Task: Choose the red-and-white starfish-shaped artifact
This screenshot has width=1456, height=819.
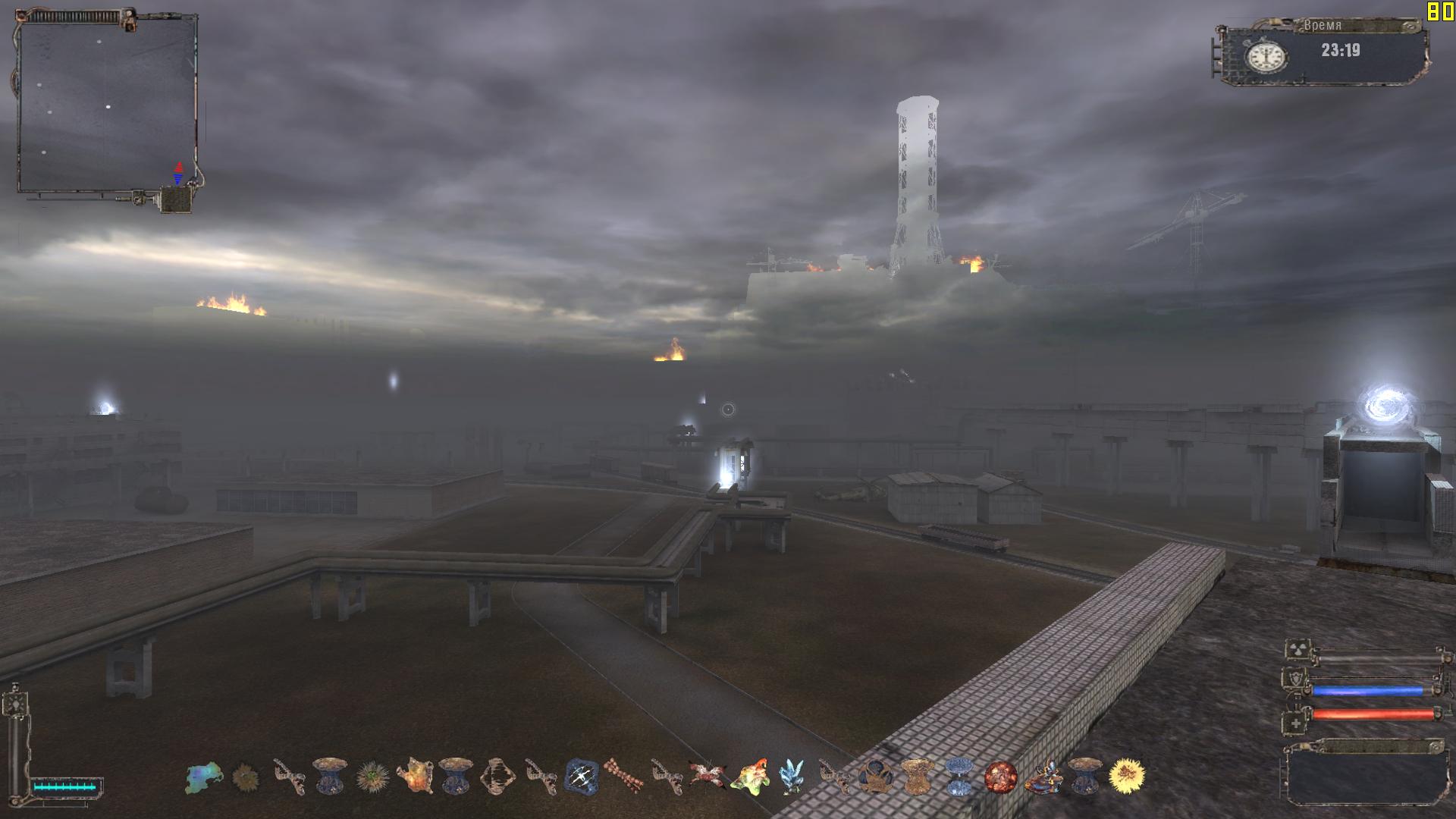Action: click(x=707, y=775)
